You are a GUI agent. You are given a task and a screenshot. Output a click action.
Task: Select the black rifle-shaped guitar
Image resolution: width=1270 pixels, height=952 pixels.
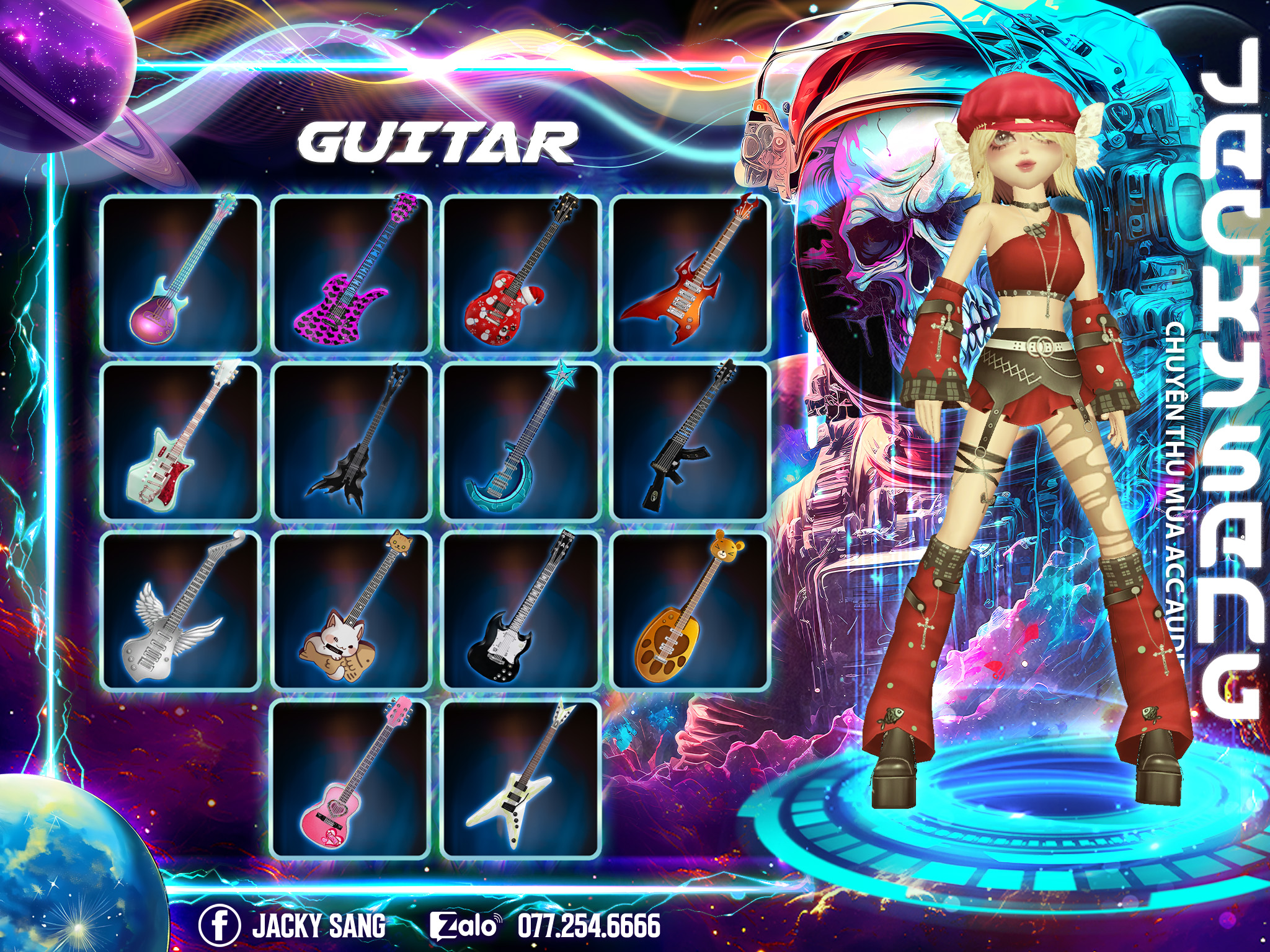pos(690,442)
